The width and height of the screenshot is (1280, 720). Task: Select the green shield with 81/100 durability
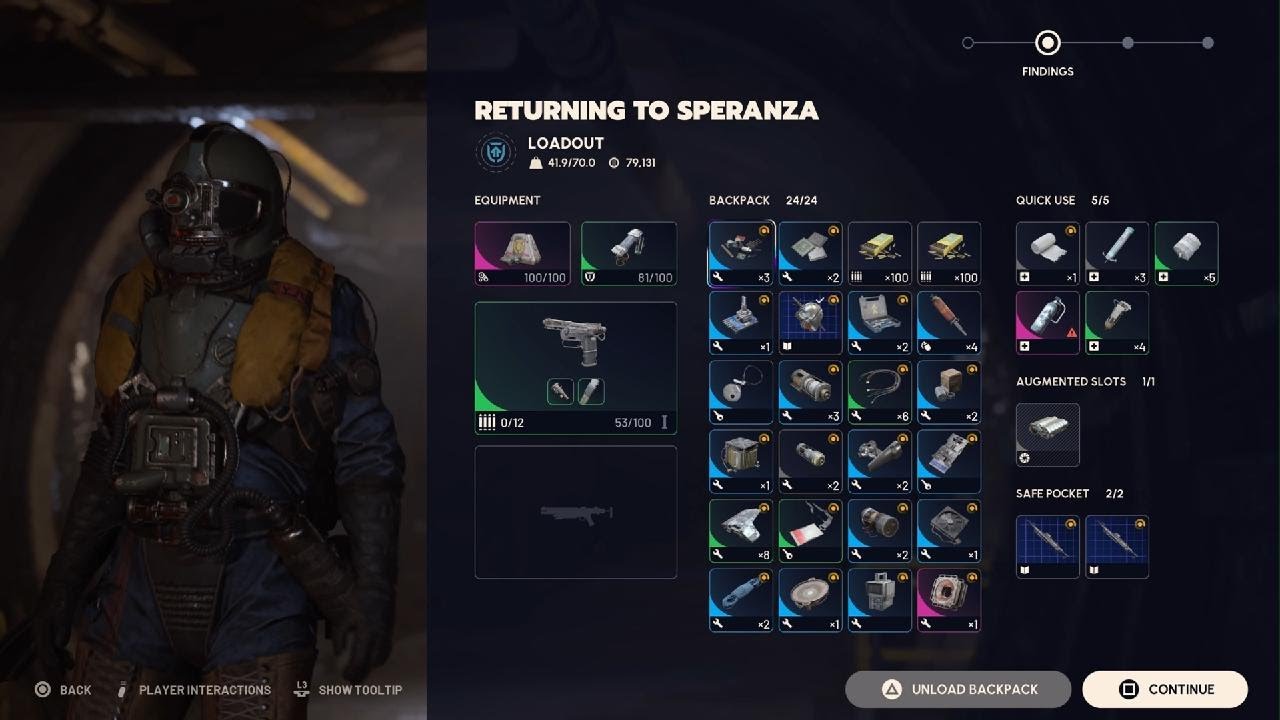pyautogui.click(x=628, y=253)
